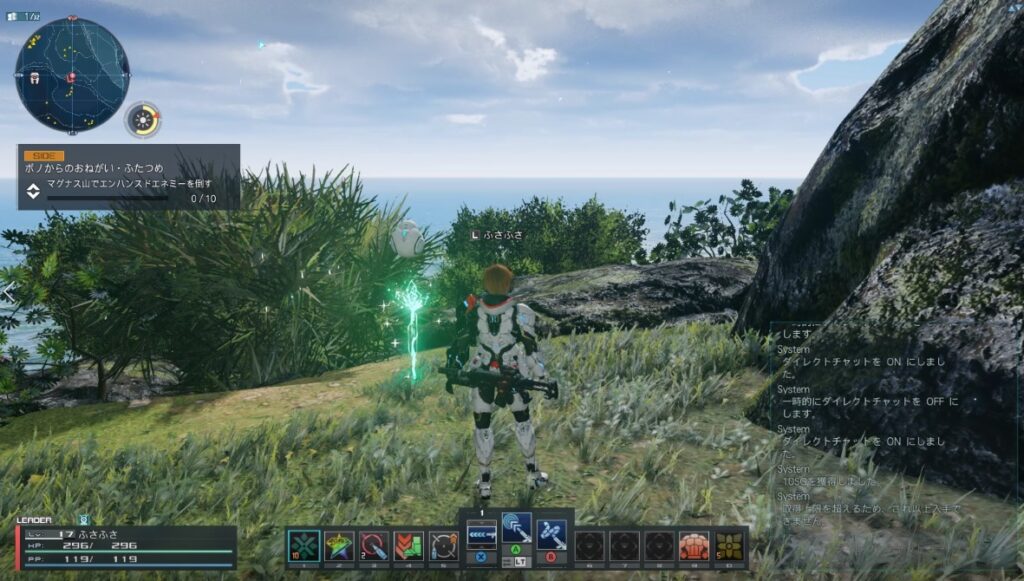Select the rifle weapon palette slot

coord(482,532)
